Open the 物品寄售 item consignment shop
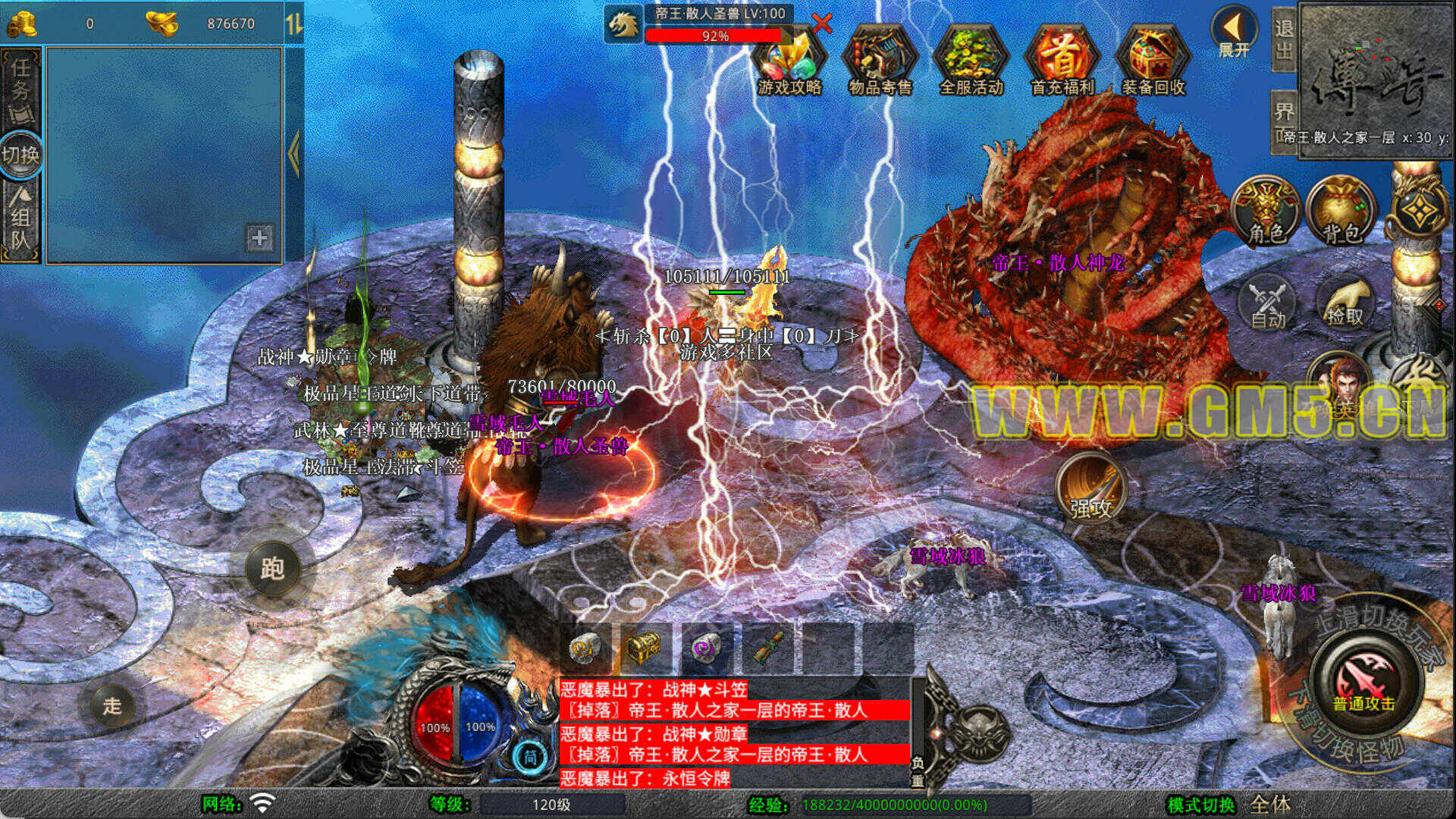Screen dimensions: 1456x819 [880, 62]
